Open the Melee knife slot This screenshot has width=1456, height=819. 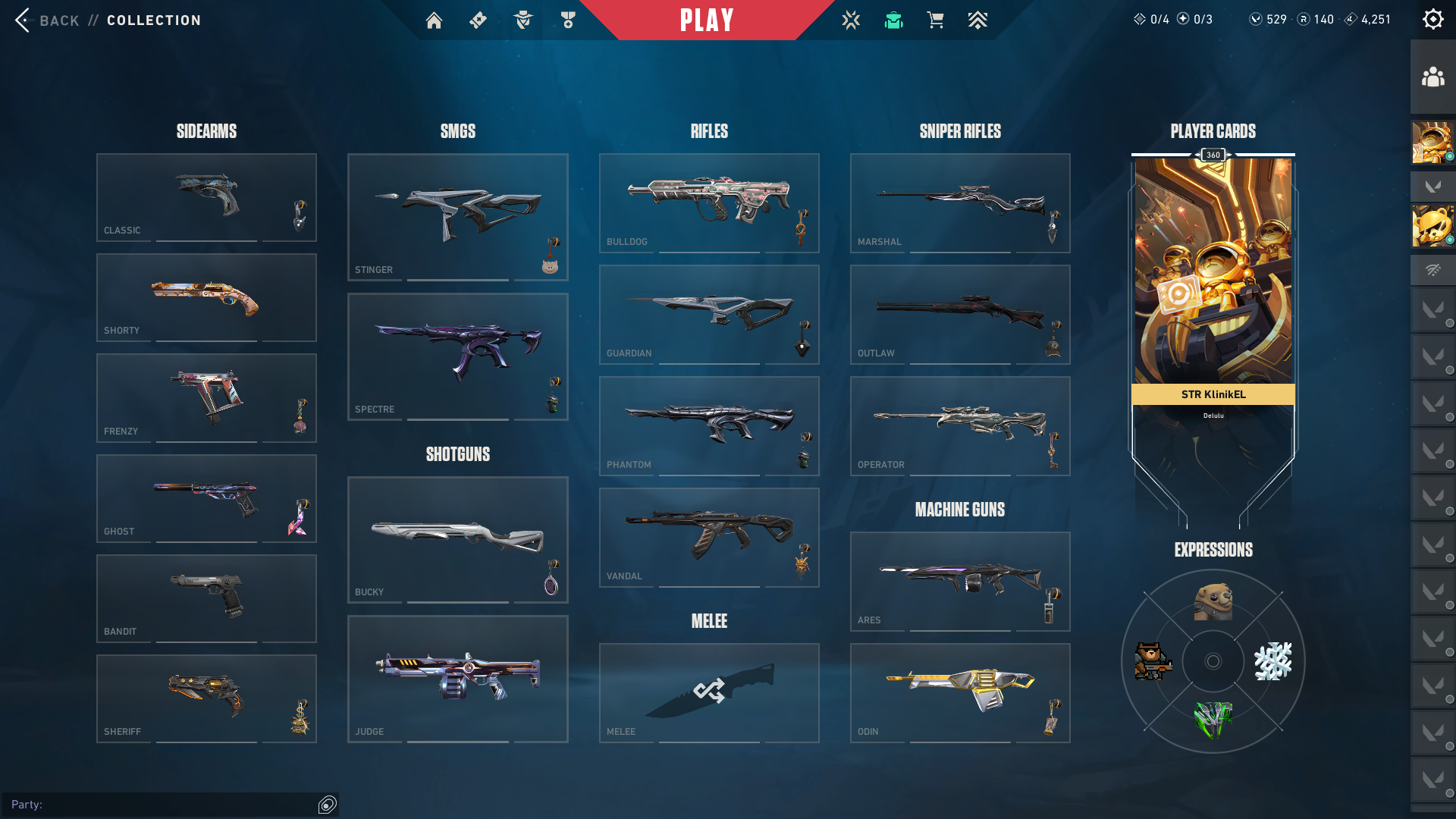point(709,692)
